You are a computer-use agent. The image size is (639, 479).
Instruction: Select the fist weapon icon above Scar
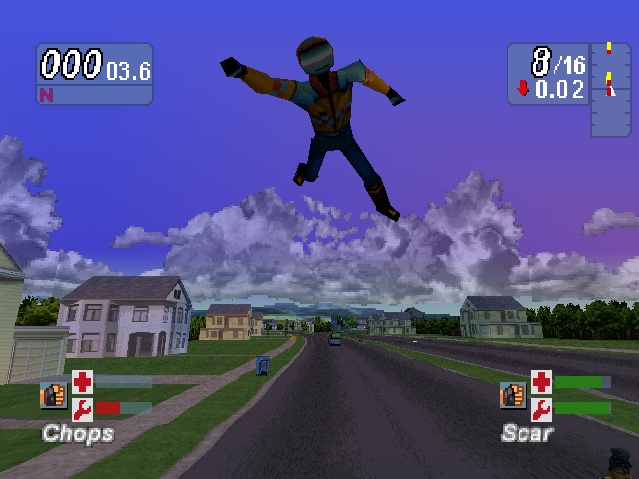(x=513, y=395)
